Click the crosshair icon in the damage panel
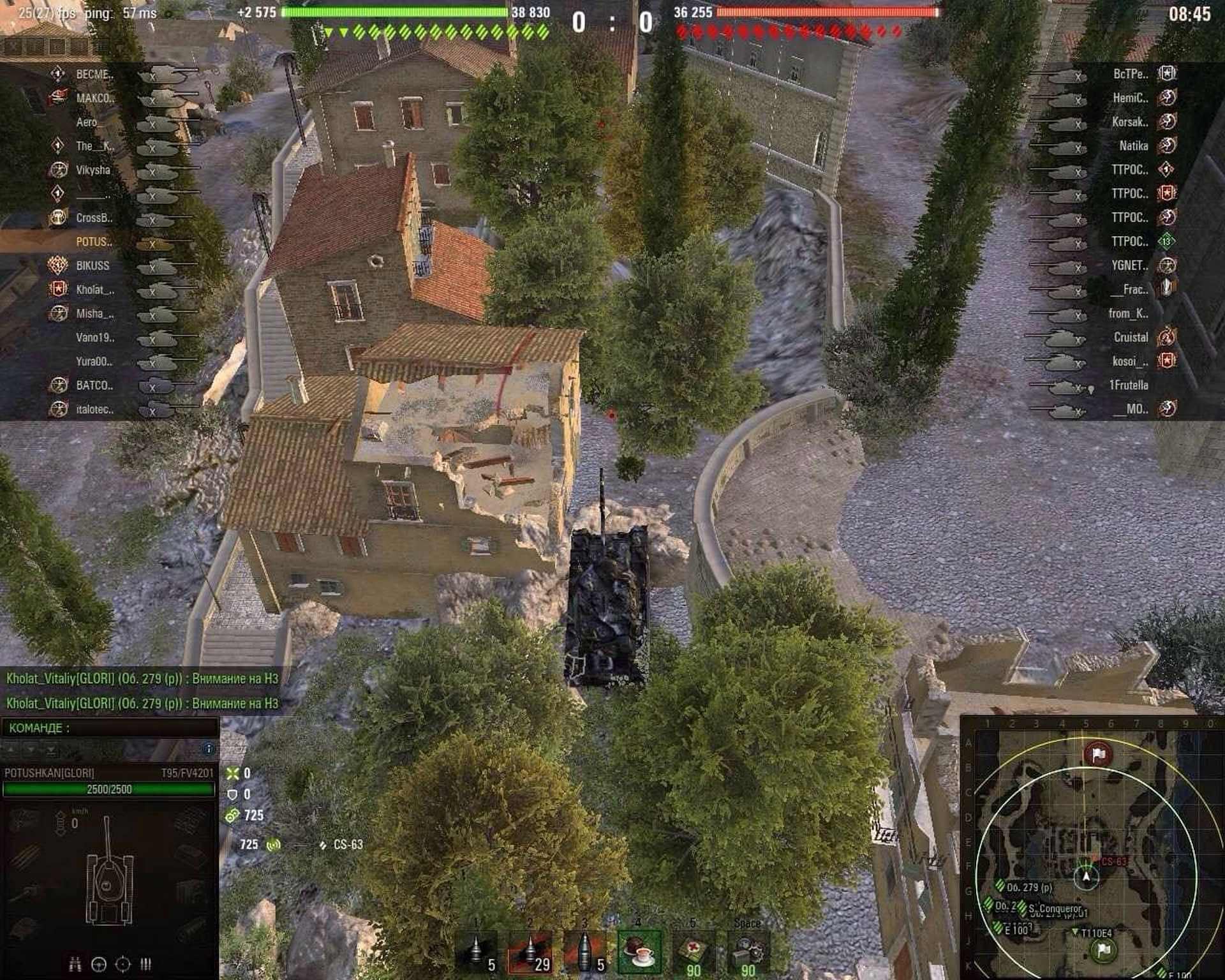1225x980 pixels. [122, 963]
